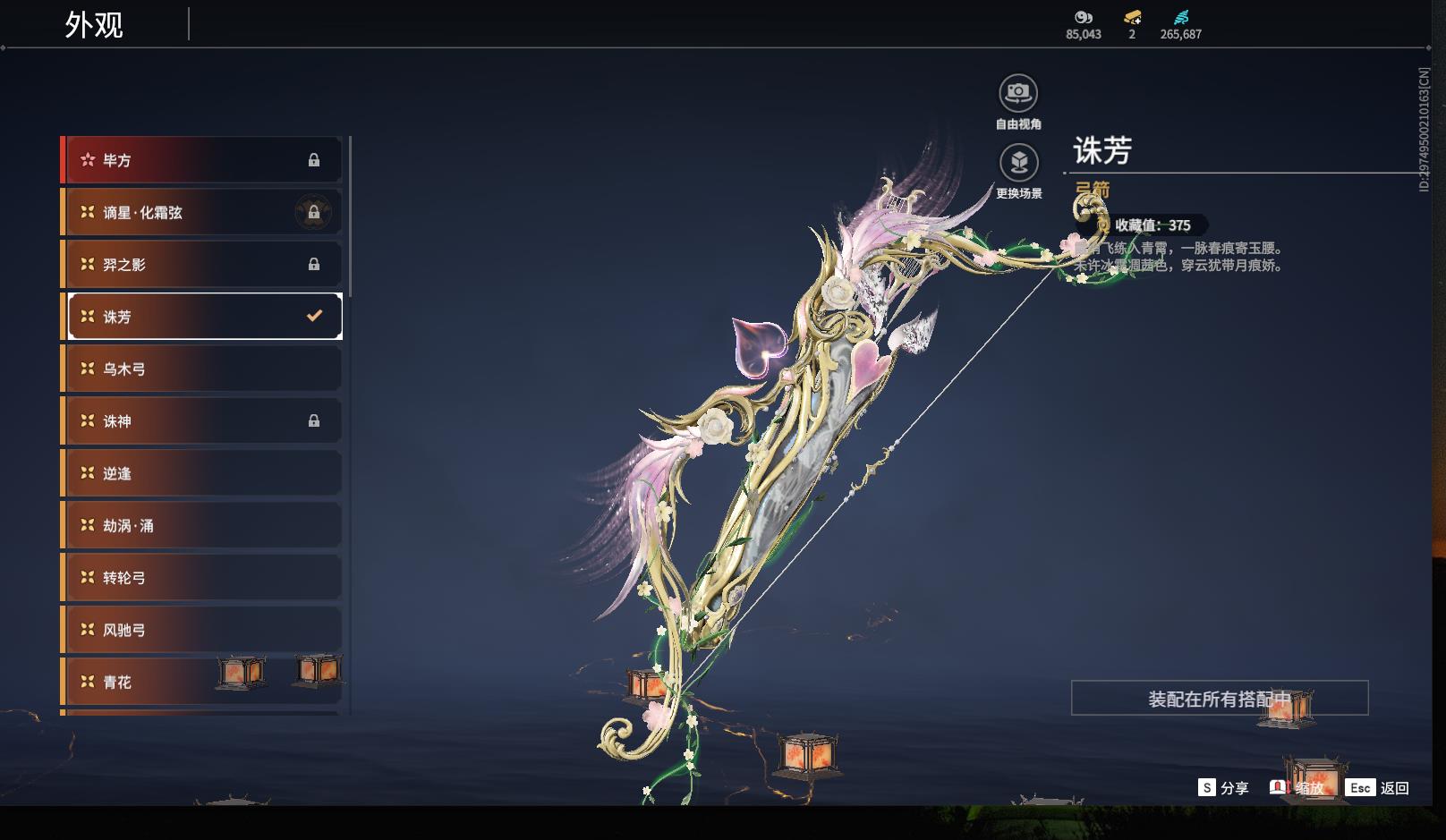Pick the 乌木弓 appearance
Screen dimensions: 1446x840
[202, 369]
